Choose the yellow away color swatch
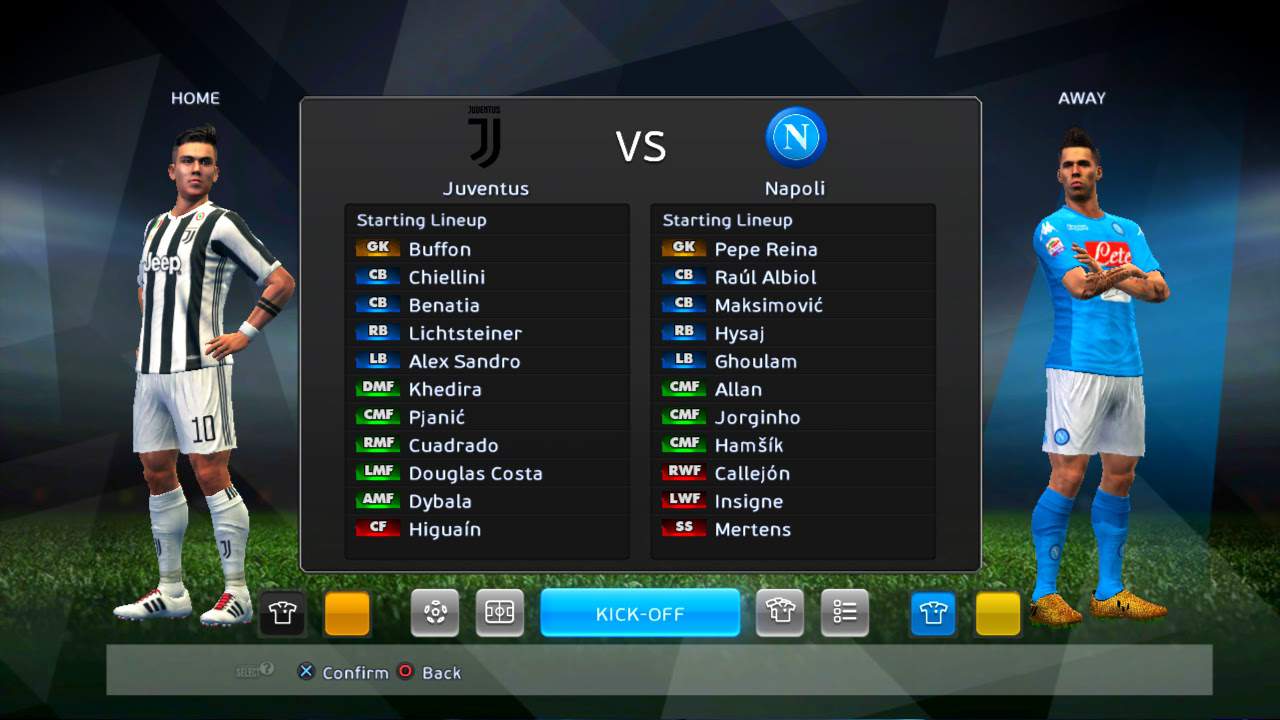 998,613
